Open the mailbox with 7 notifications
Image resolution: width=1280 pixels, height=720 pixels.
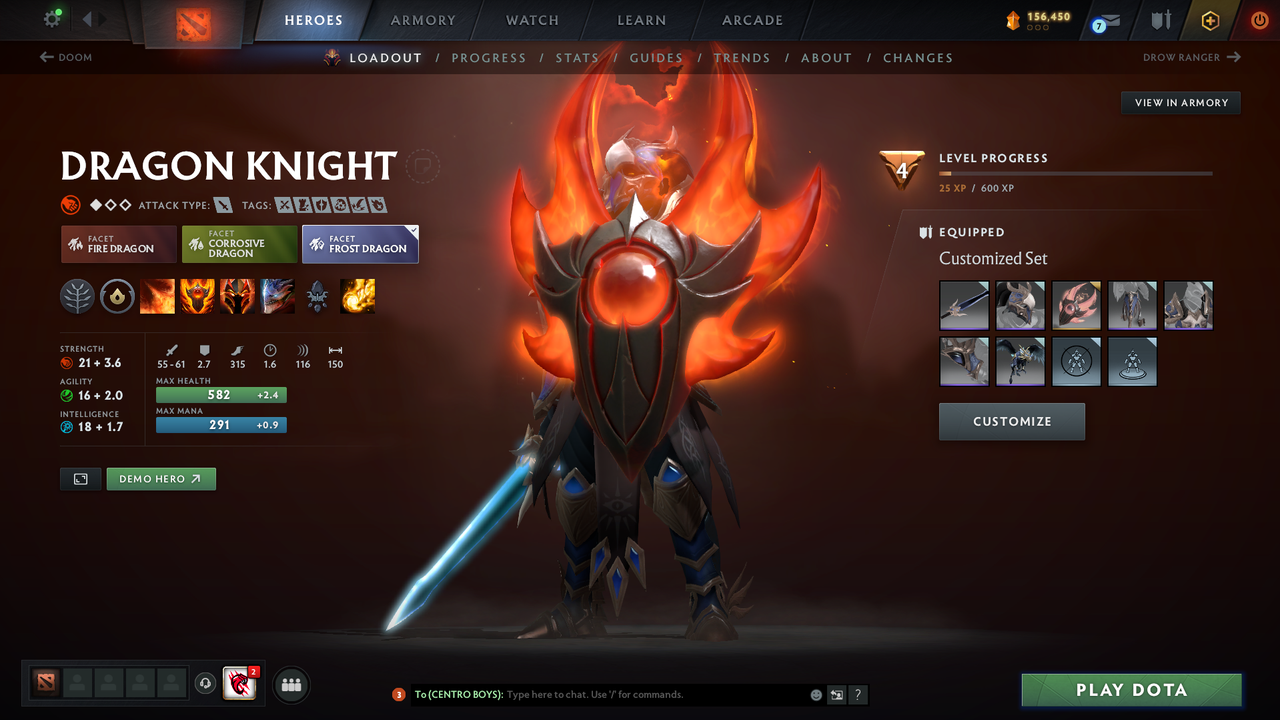click(1104, 20)
